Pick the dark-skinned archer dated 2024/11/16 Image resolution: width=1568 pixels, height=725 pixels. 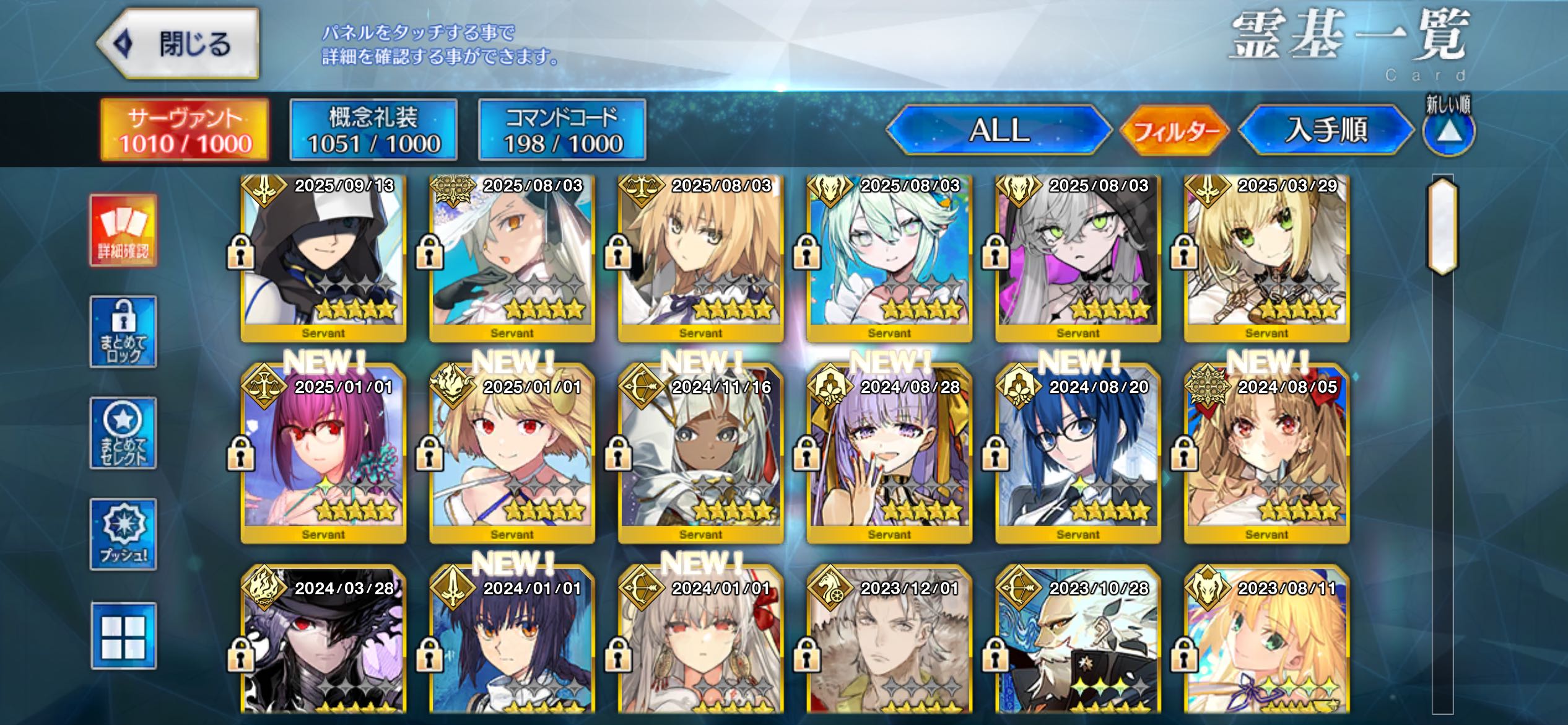pyautogui.click(x=700, y=459)
